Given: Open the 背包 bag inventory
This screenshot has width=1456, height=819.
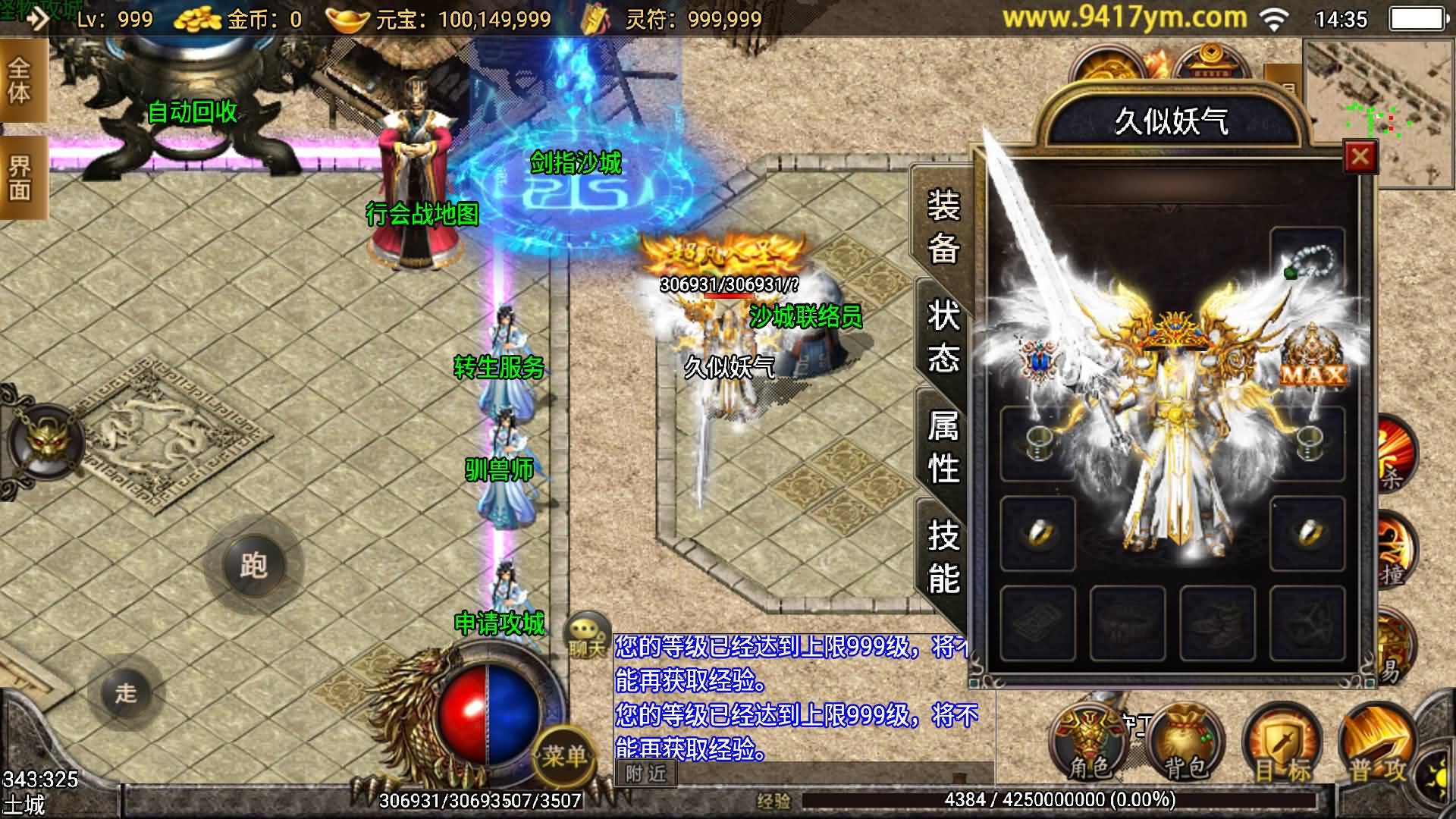Looking at the screenshot, I should coord(1186,747).
